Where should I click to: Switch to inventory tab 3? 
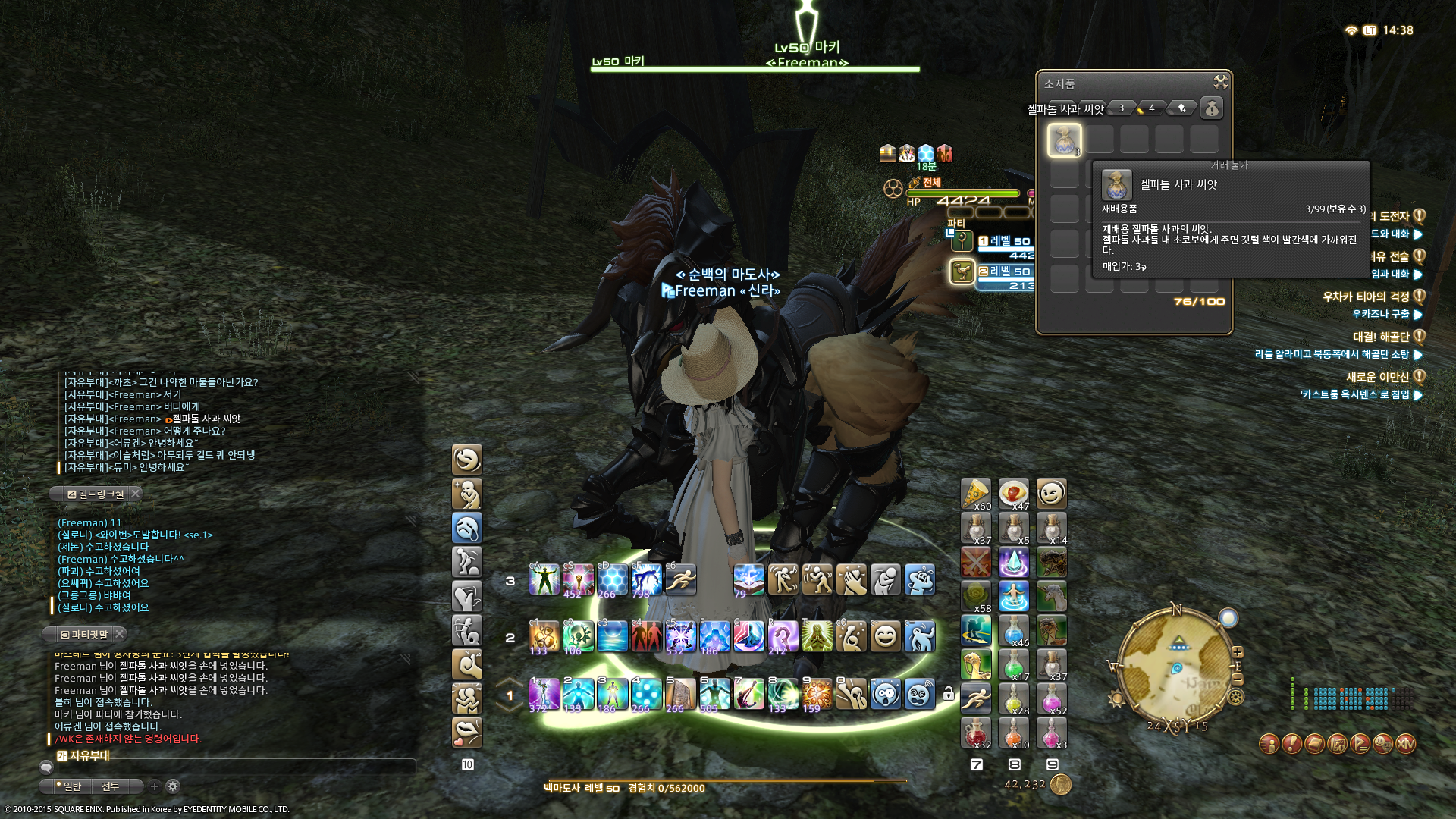click(1121, 108)
